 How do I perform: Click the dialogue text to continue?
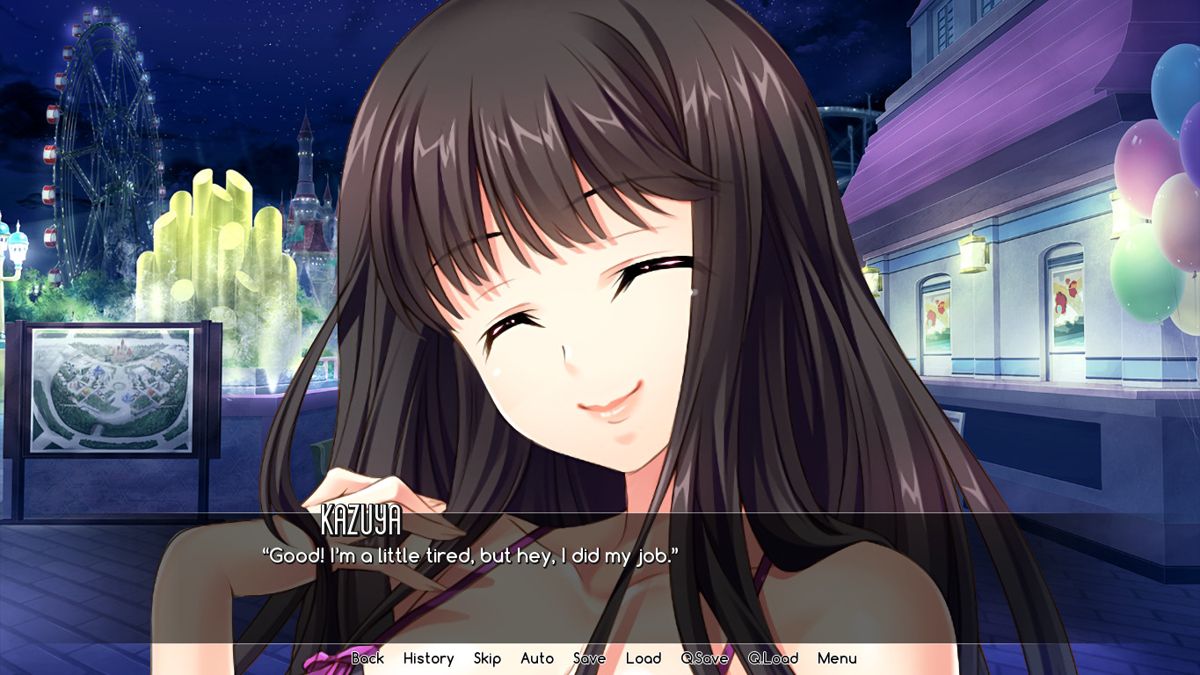[470, 555]
